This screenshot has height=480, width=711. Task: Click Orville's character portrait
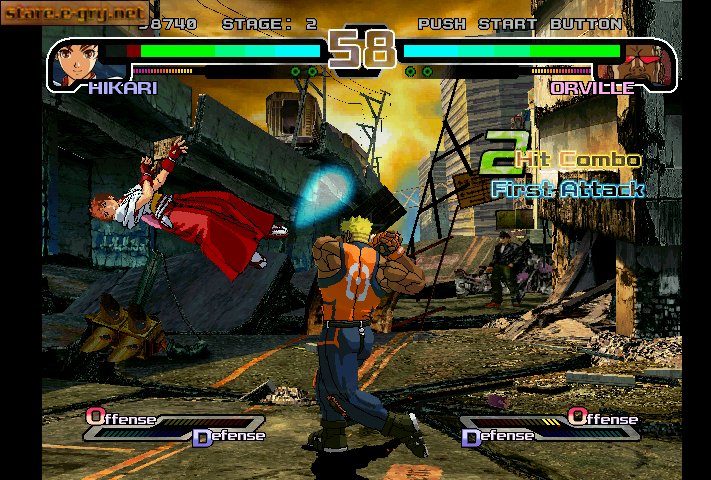click(x=642, y=62)
